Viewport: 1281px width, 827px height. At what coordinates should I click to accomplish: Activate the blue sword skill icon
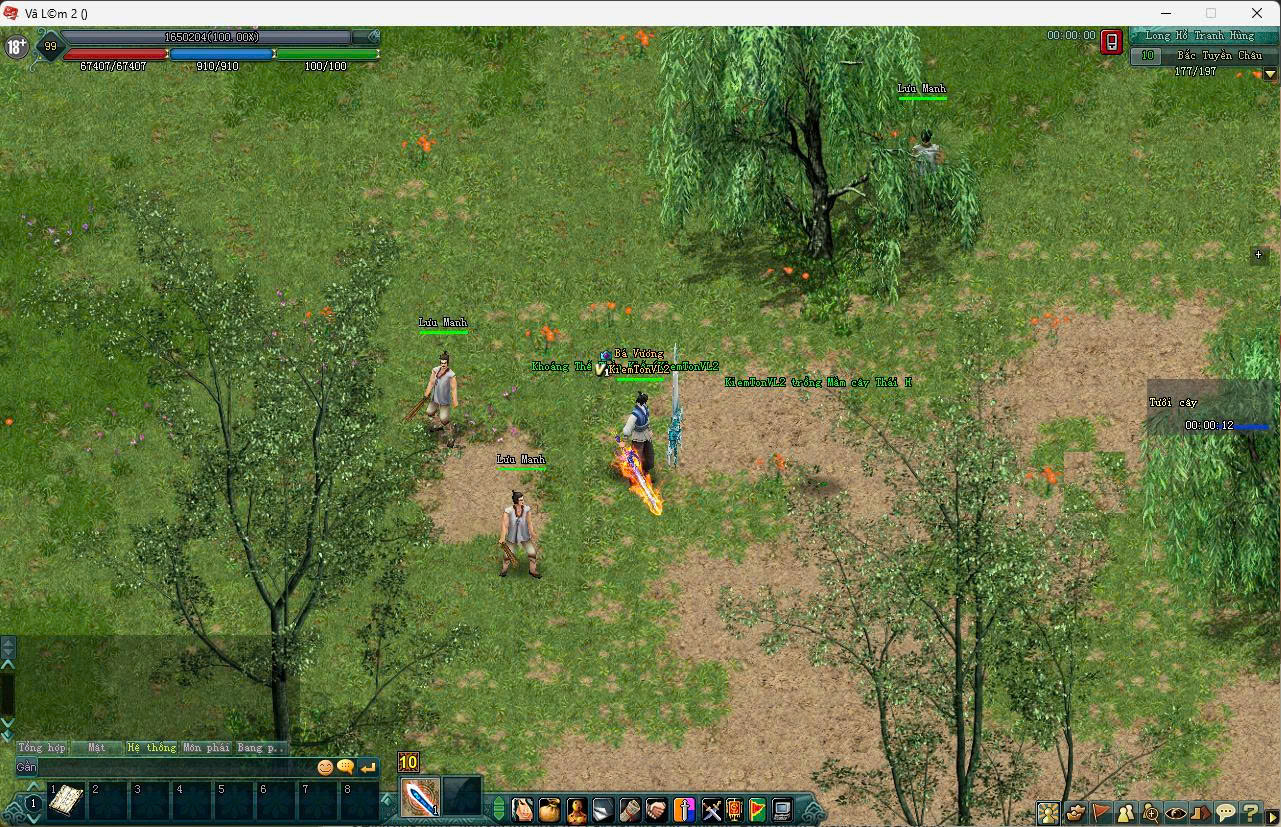pos(421,797)
